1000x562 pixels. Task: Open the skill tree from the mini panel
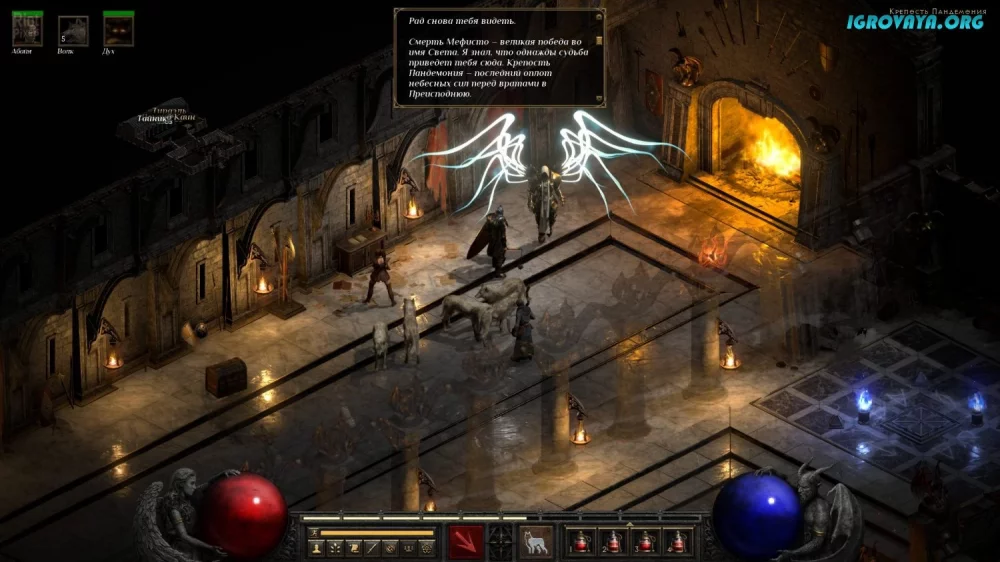[x=334, y=548]
